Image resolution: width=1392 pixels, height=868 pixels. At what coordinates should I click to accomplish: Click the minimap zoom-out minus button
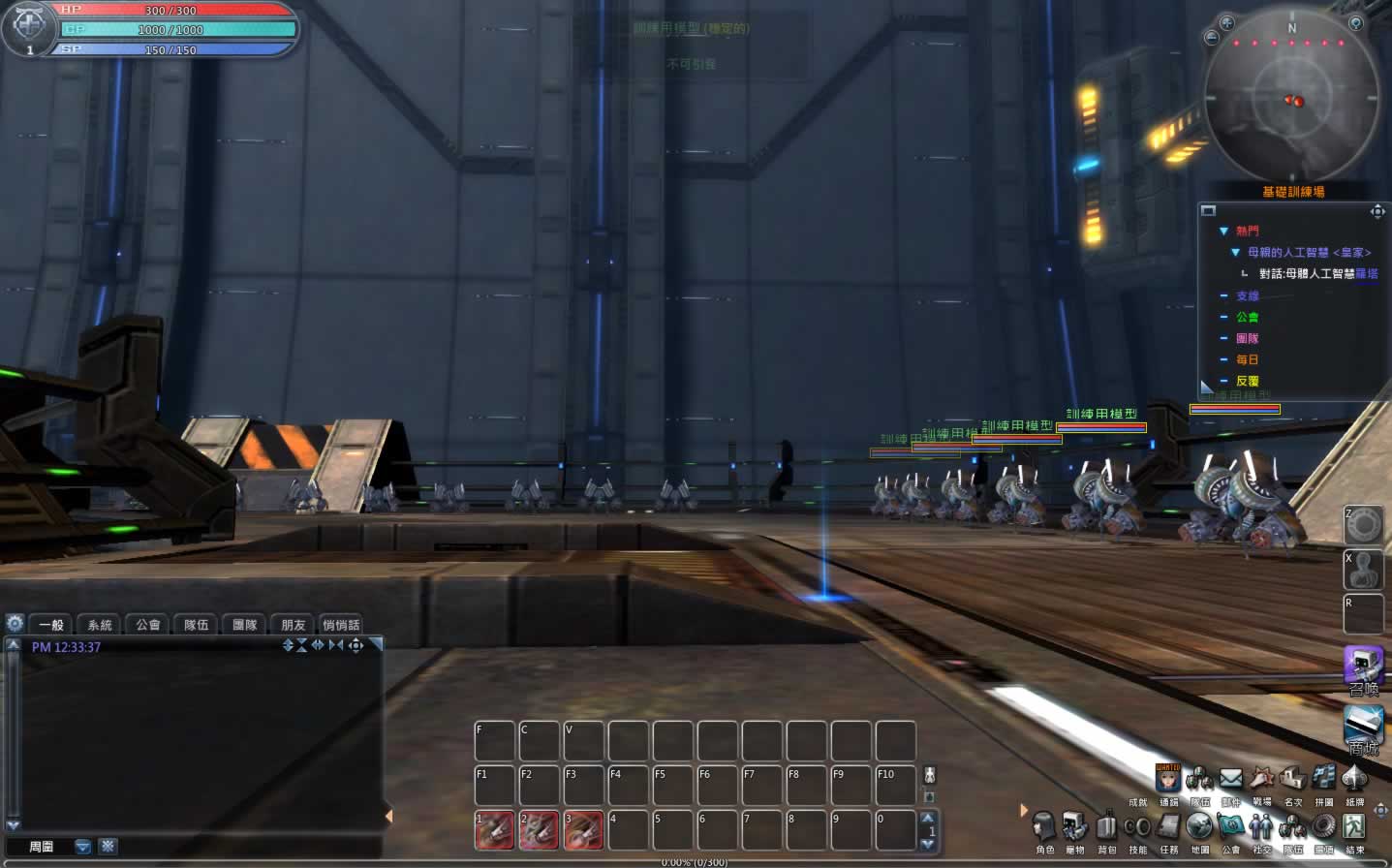pyautogui.click(x=1211, y=38)
